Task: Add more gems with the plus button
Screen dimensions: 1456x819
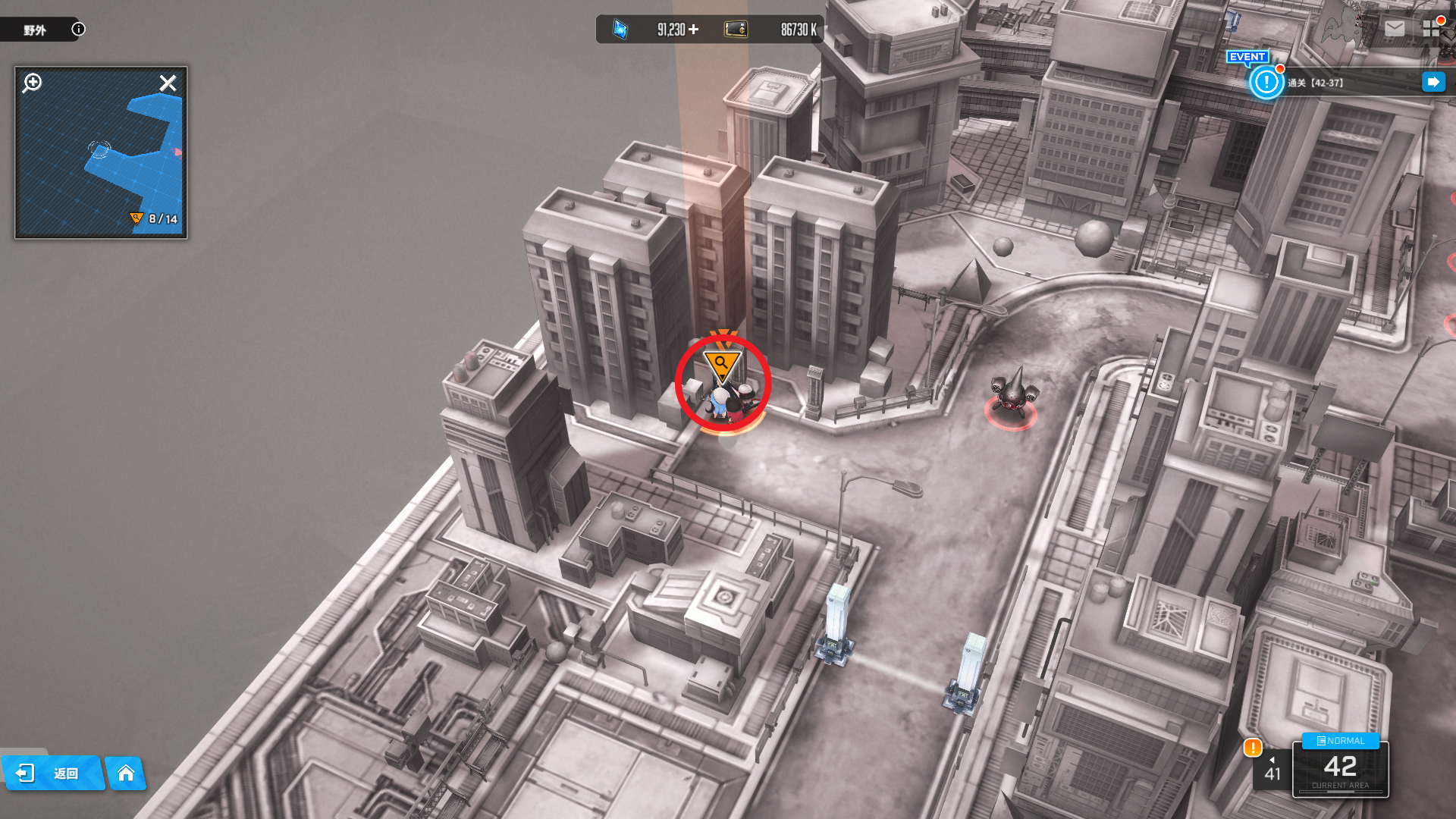Action: pos(693,30)
